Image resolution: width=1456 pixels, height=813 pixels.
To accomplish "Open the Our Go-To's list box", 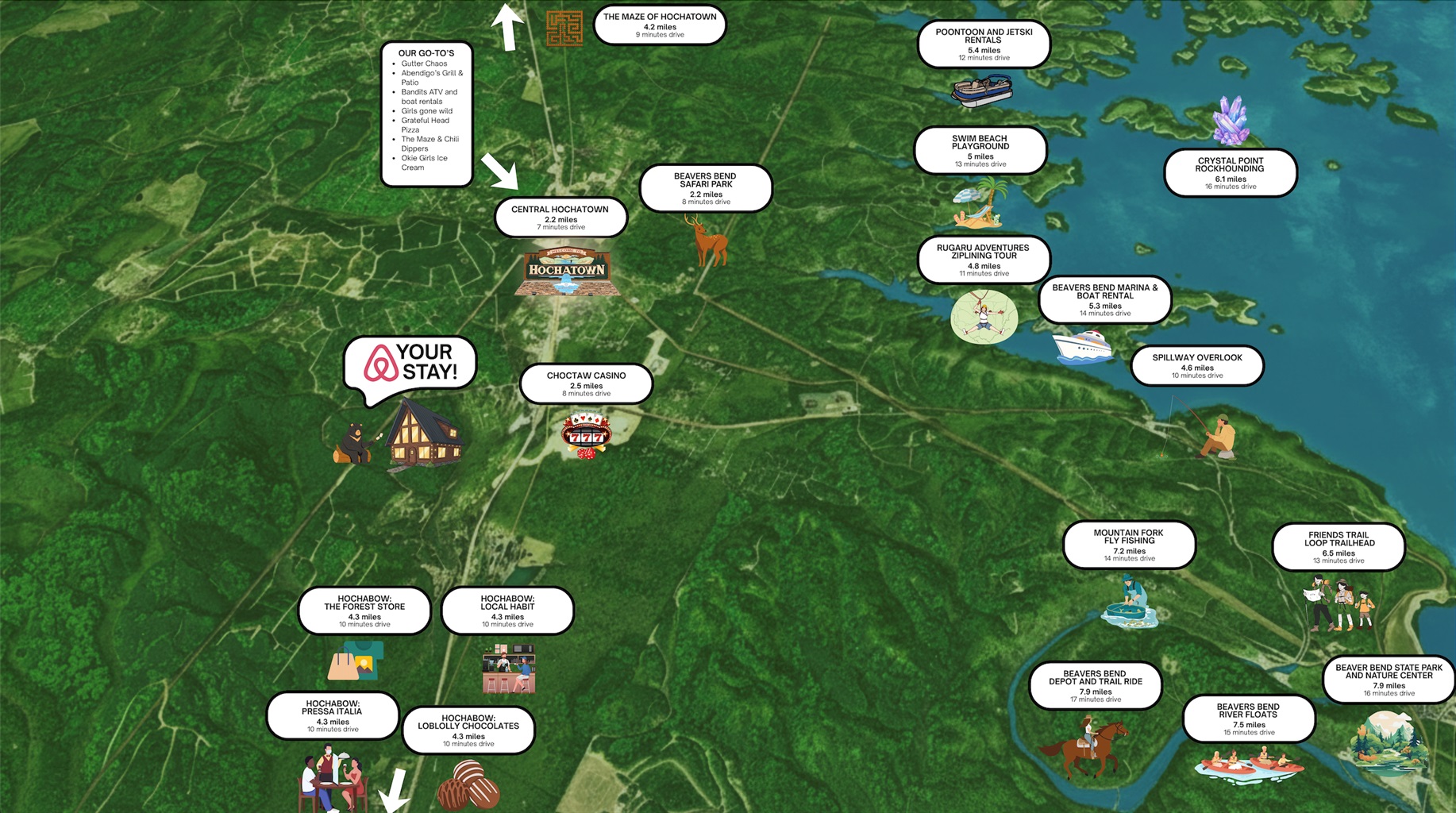I will (x=427, y=114).
